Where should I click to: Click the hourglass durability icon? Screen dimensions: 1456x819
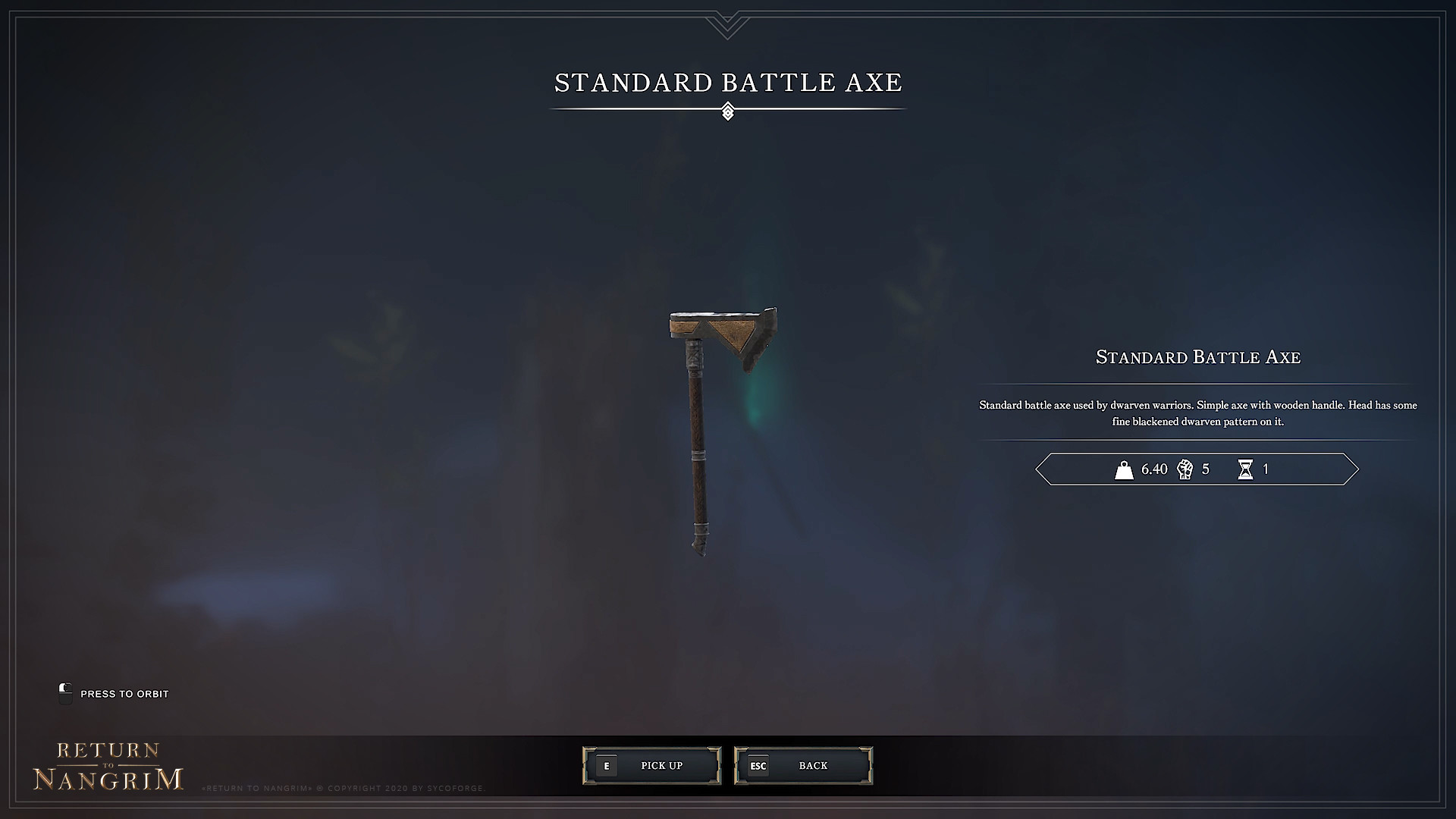[x=1246, y=469]
